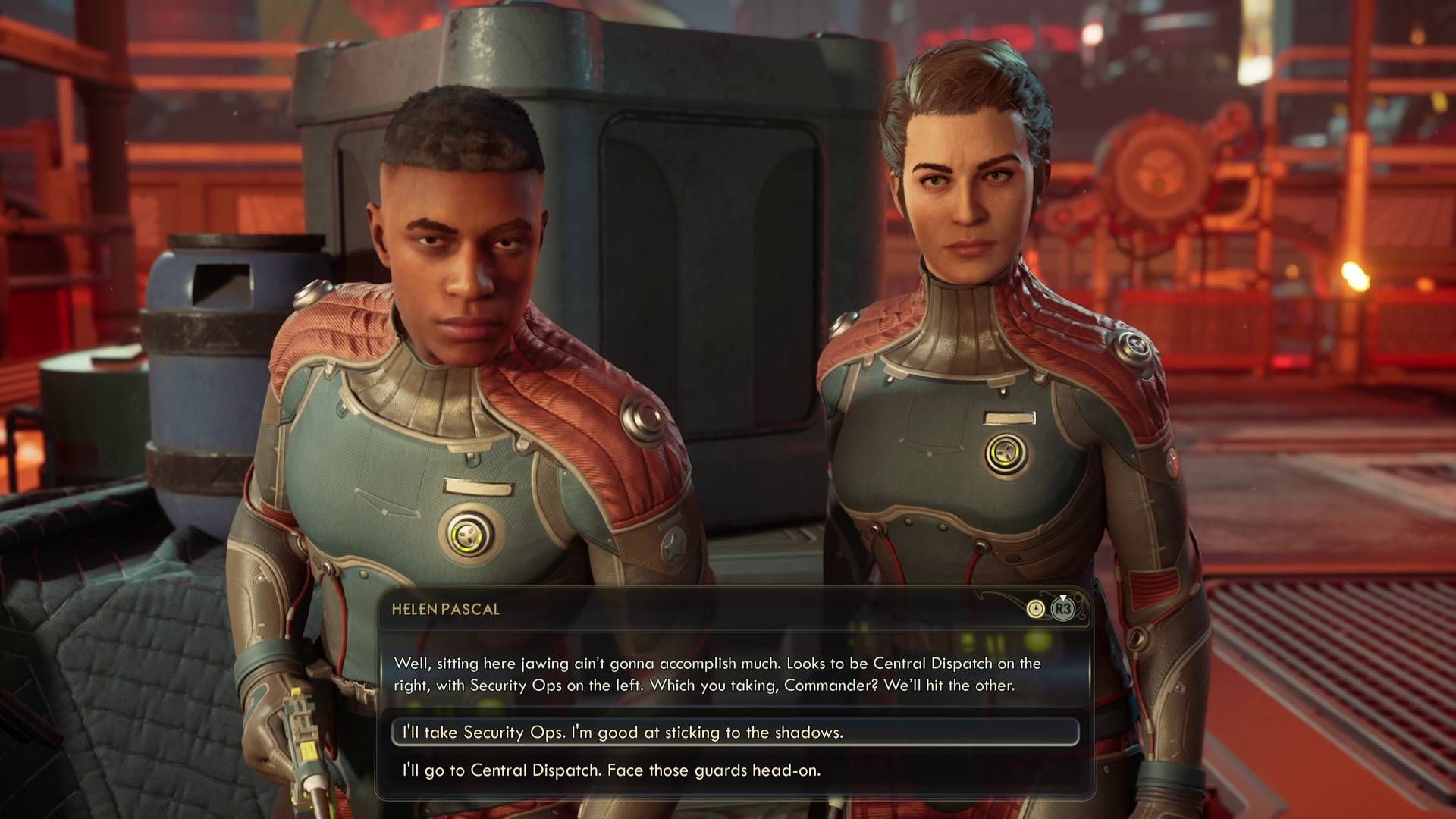Click the clock icon in the dialogue box

1036,609
